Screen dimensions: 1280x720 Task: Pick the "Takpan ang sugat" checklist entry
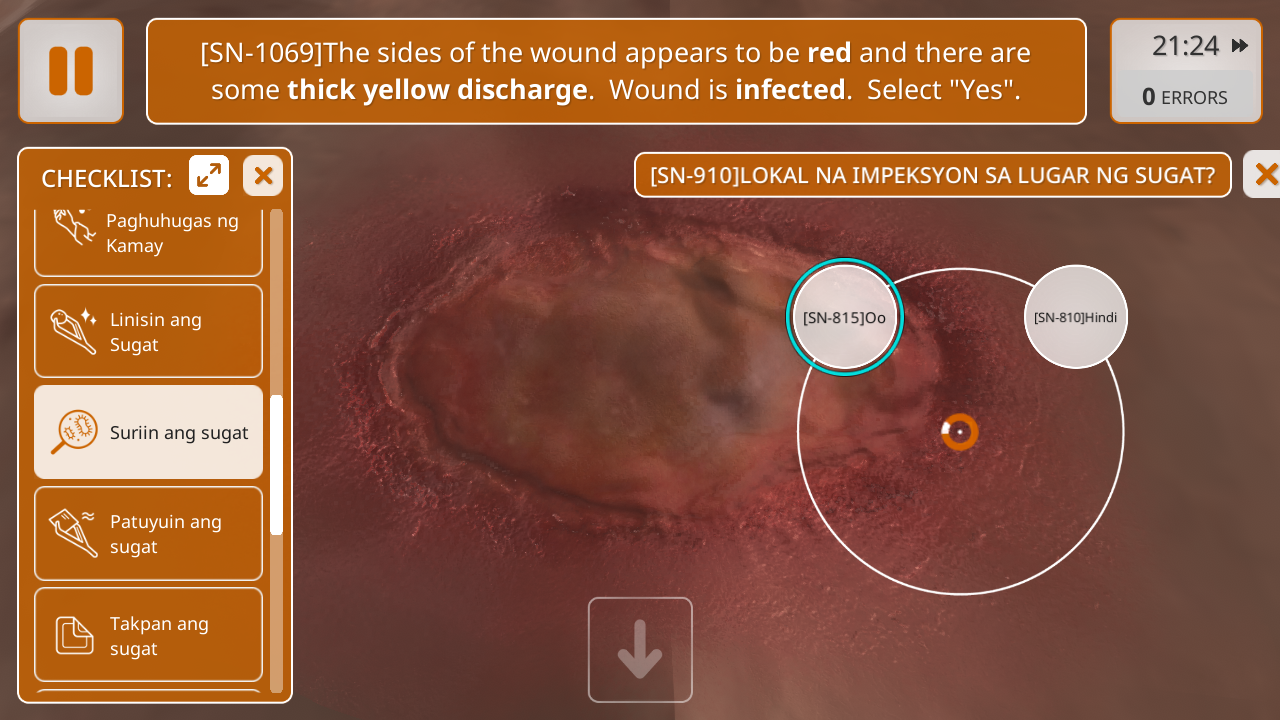click(148, 635)
